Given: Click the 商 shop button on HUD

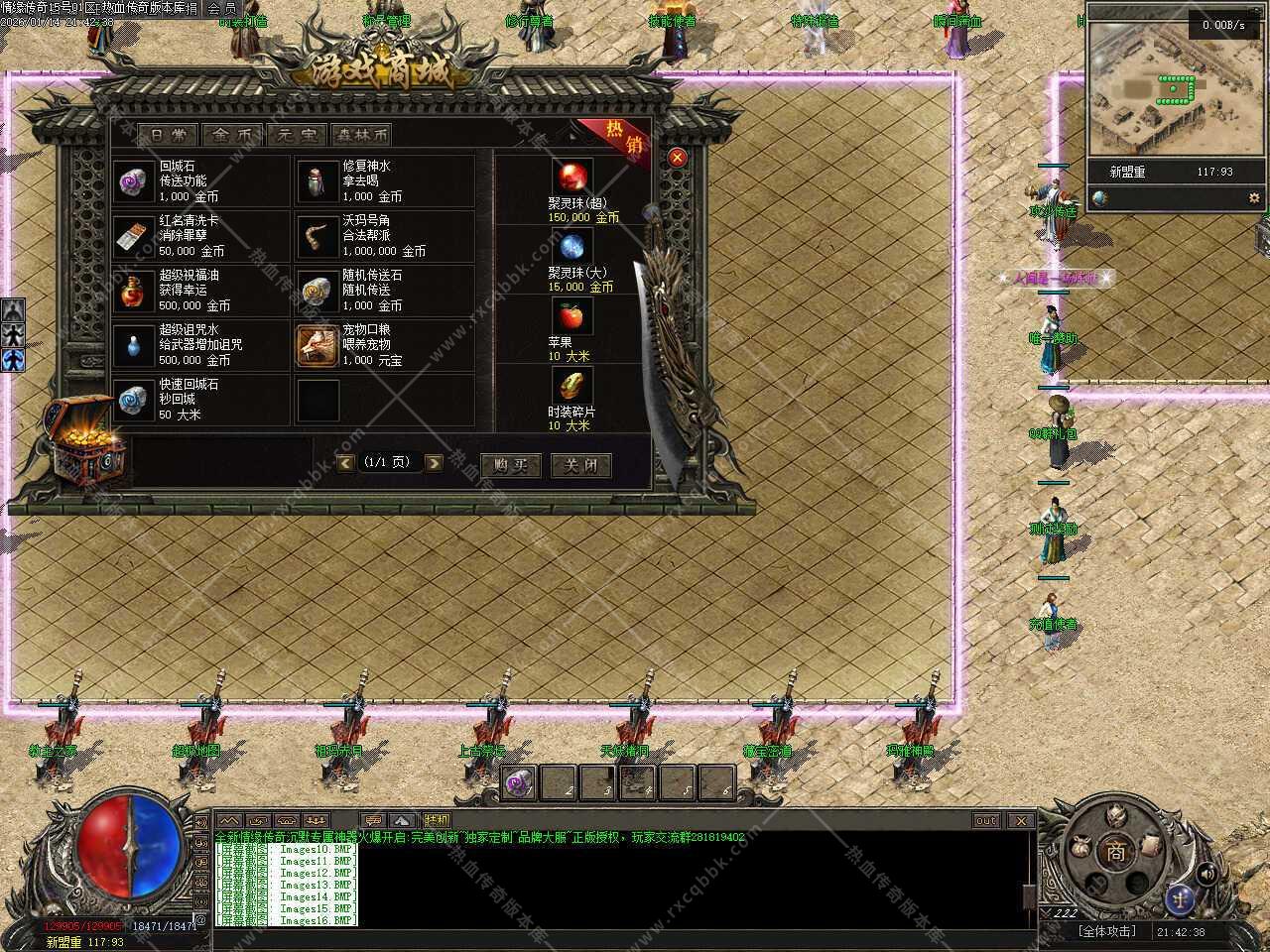Looking at the screenshot, I should tap(1116, 851).
